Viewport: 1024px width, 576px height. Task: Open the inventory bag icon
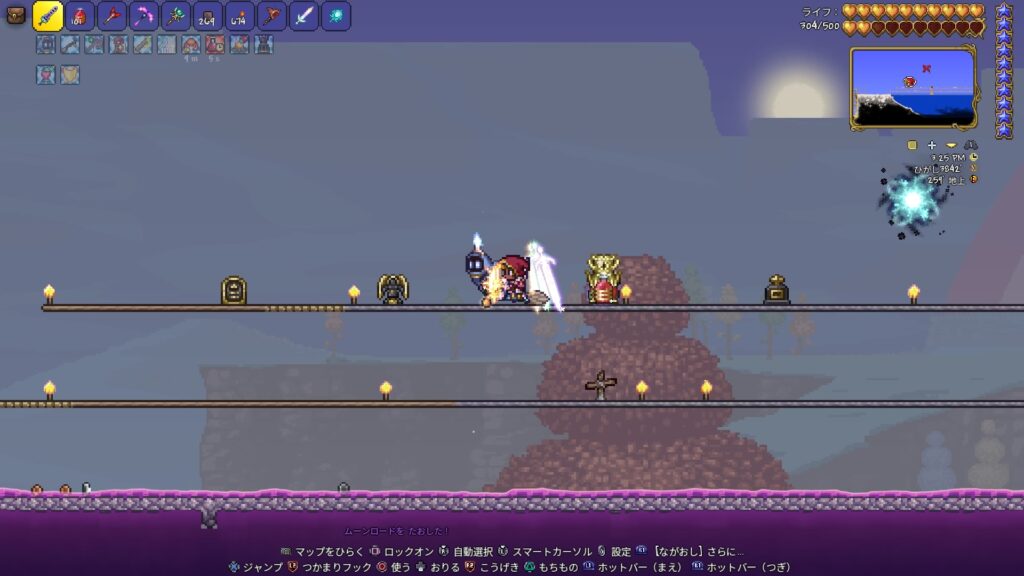(x=15, y=15)
